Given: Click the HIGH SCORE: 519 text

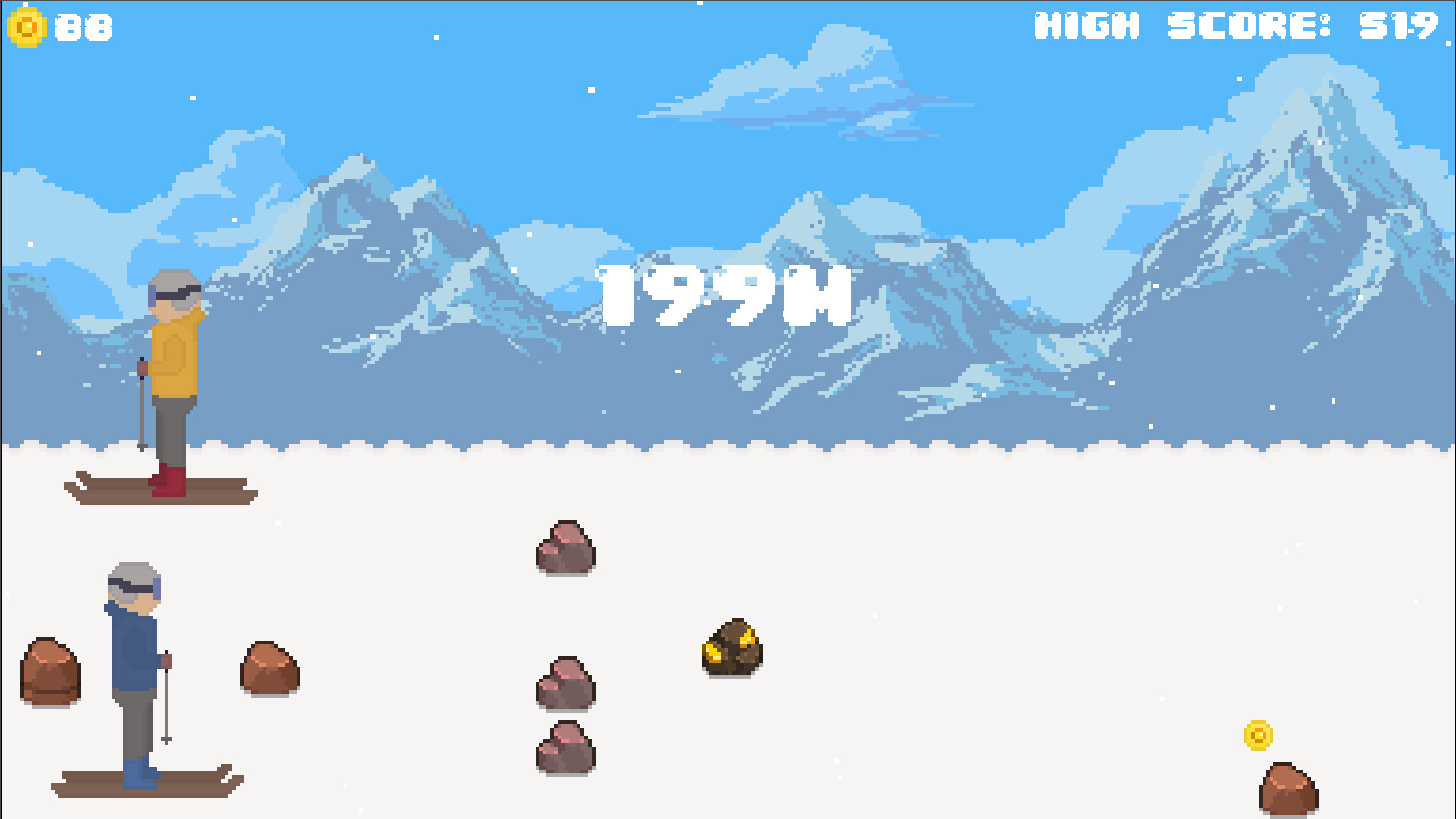Looking at the screenshot, I should pos(1237,24).
